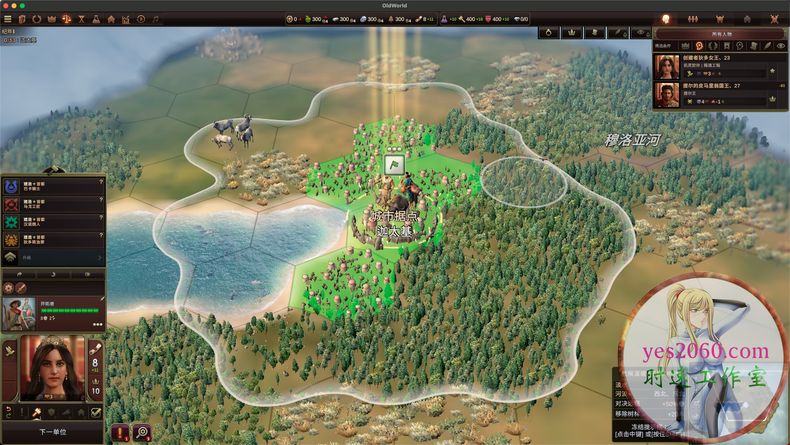Select Queen Dido's large leader portrait
790x445 pixels.
[x=52, y=369]
